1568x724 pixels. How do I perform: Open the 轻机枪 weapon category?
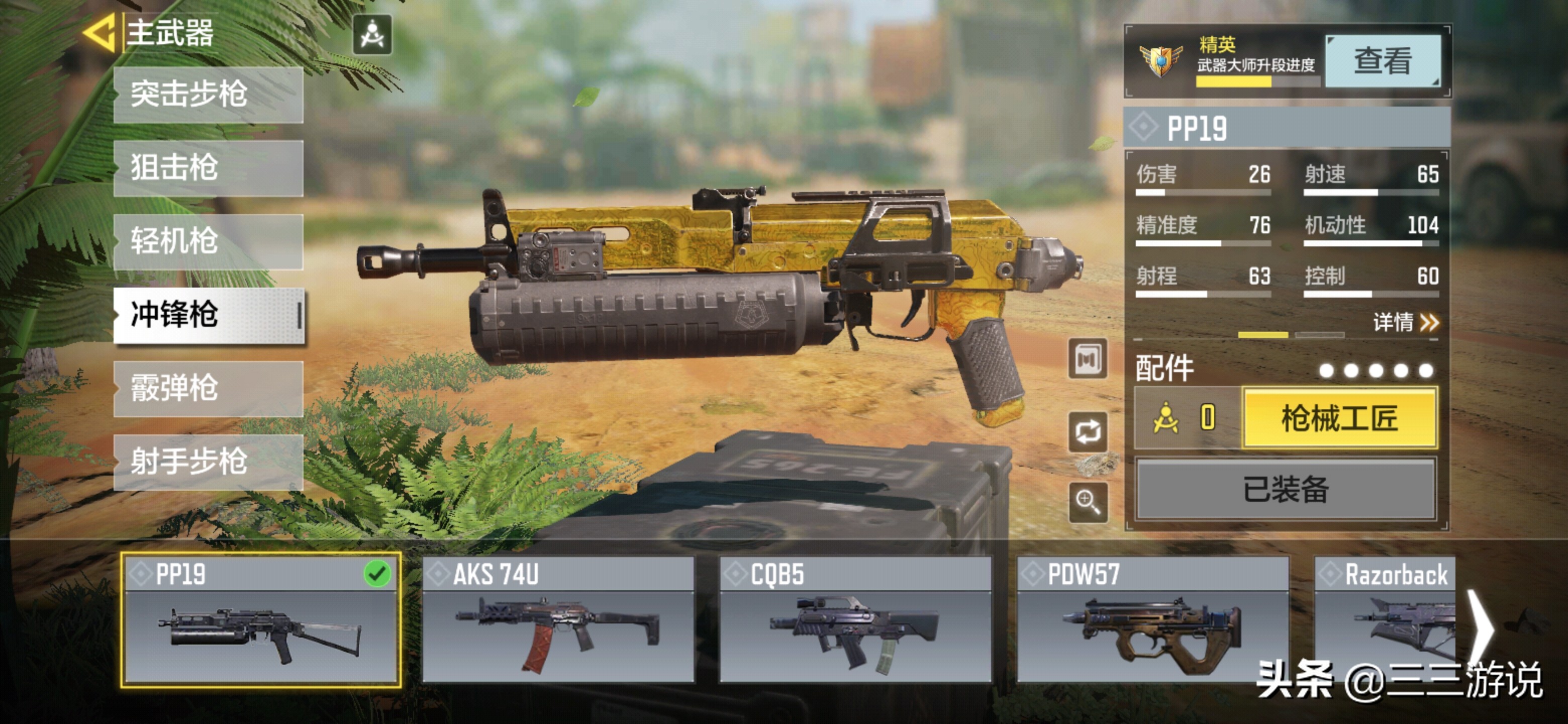[x=208, y=242]
